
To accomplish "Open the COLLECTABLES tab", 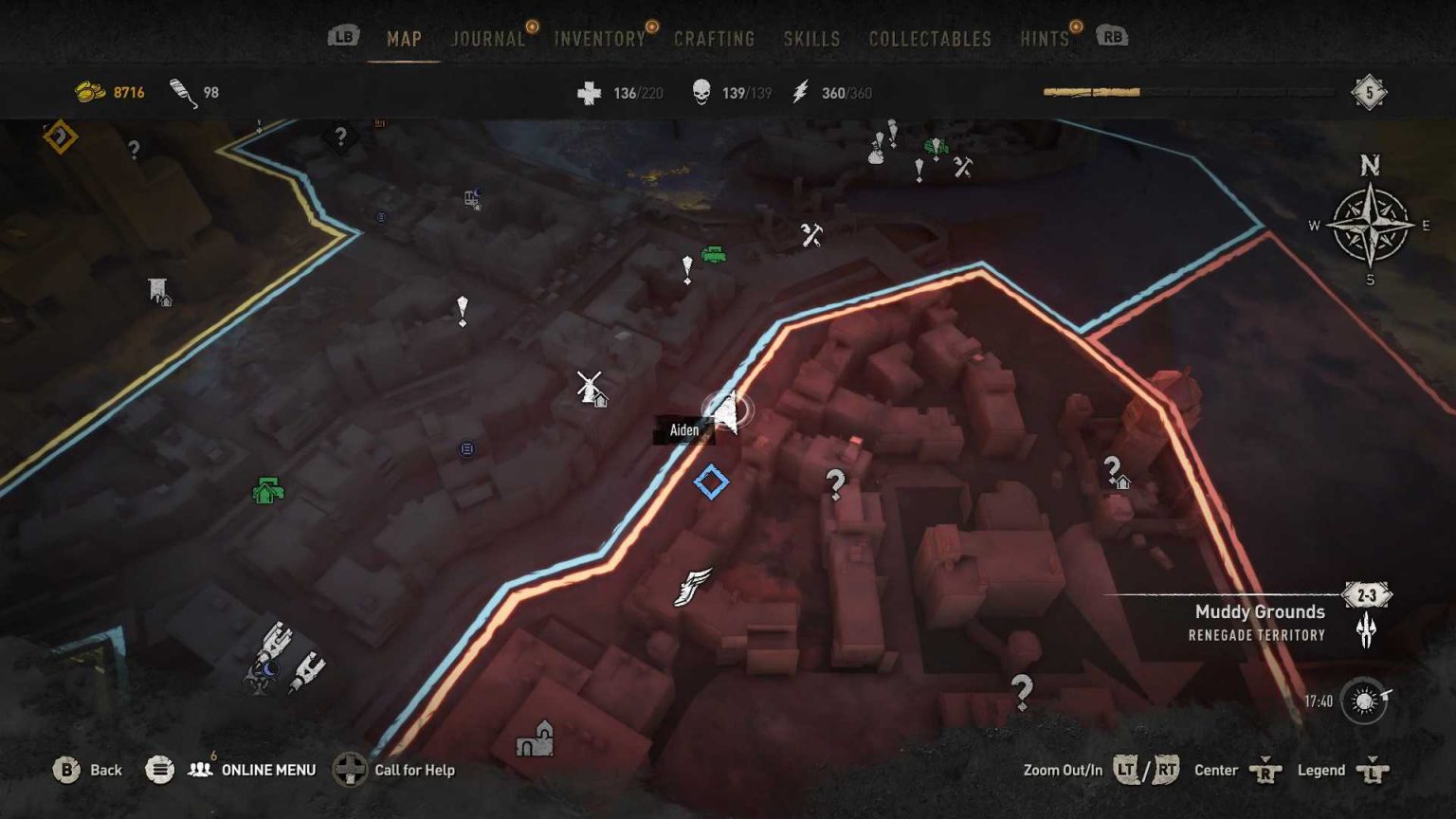I will tap(929, 39).
